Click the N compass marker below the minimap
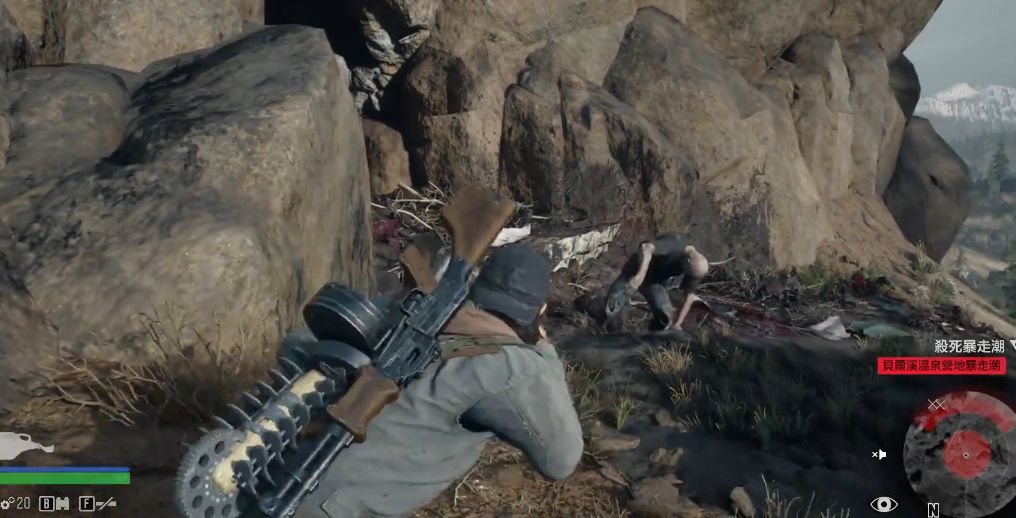 click(x=933, y=510)
